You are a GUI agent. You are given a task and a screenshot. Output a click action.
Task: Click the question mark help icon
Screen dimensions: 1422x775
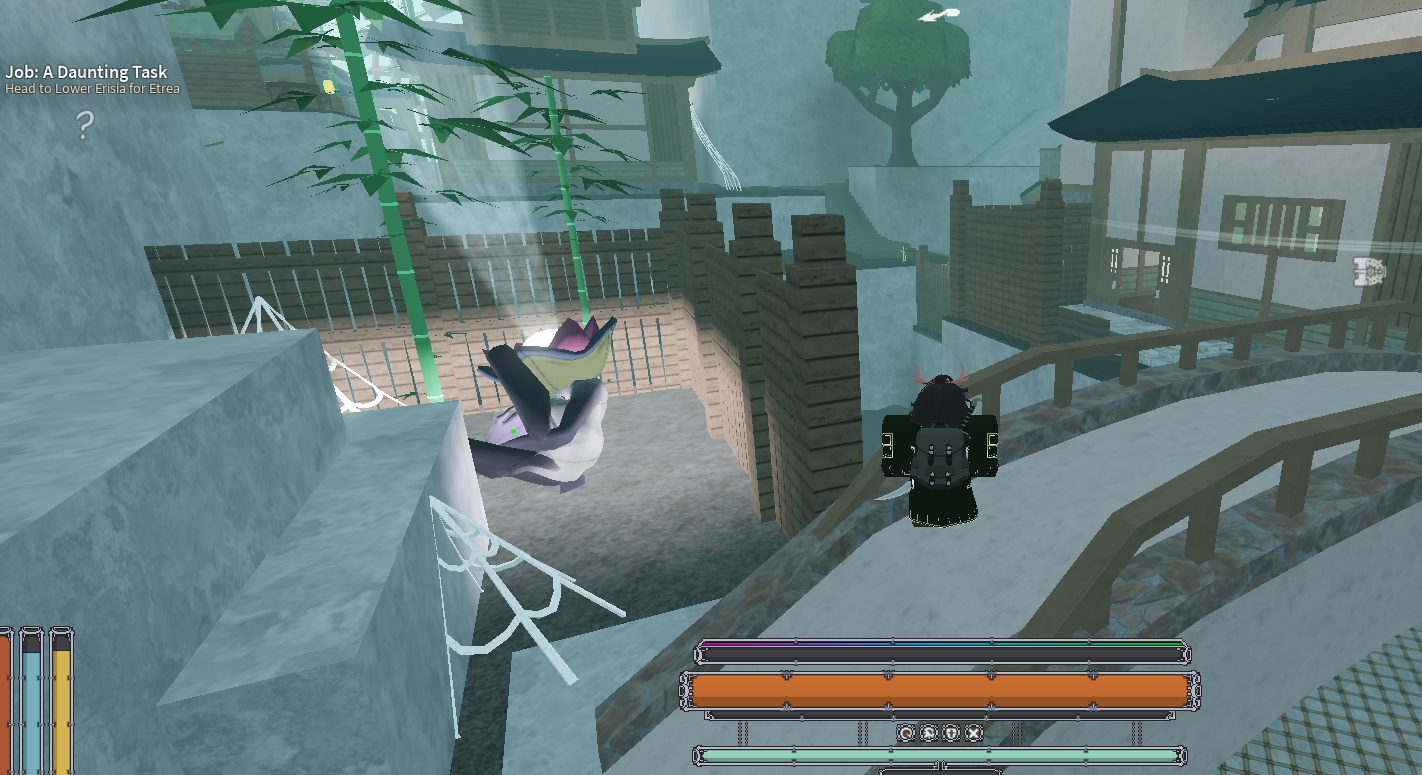[85, 126]
